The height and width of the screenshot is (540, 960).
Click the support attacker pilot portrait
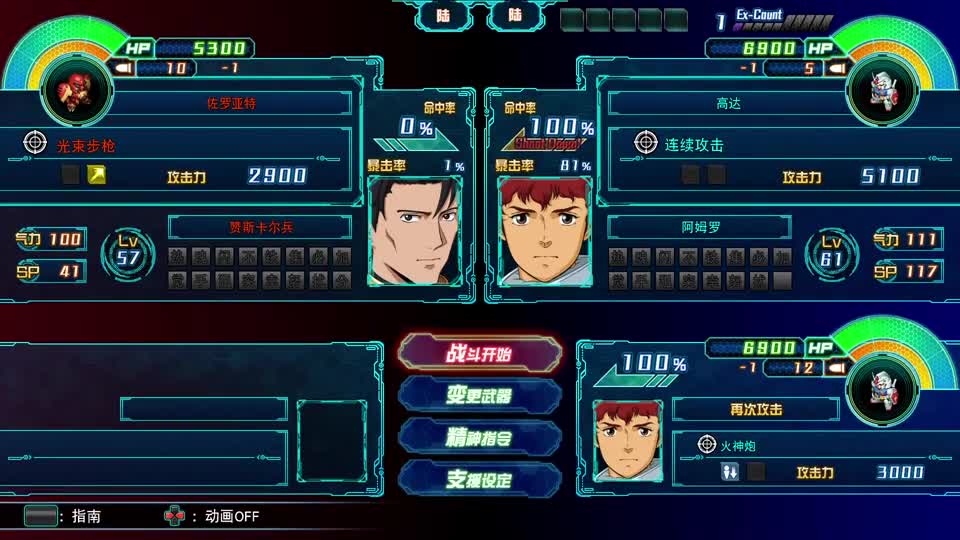point(627,439)
